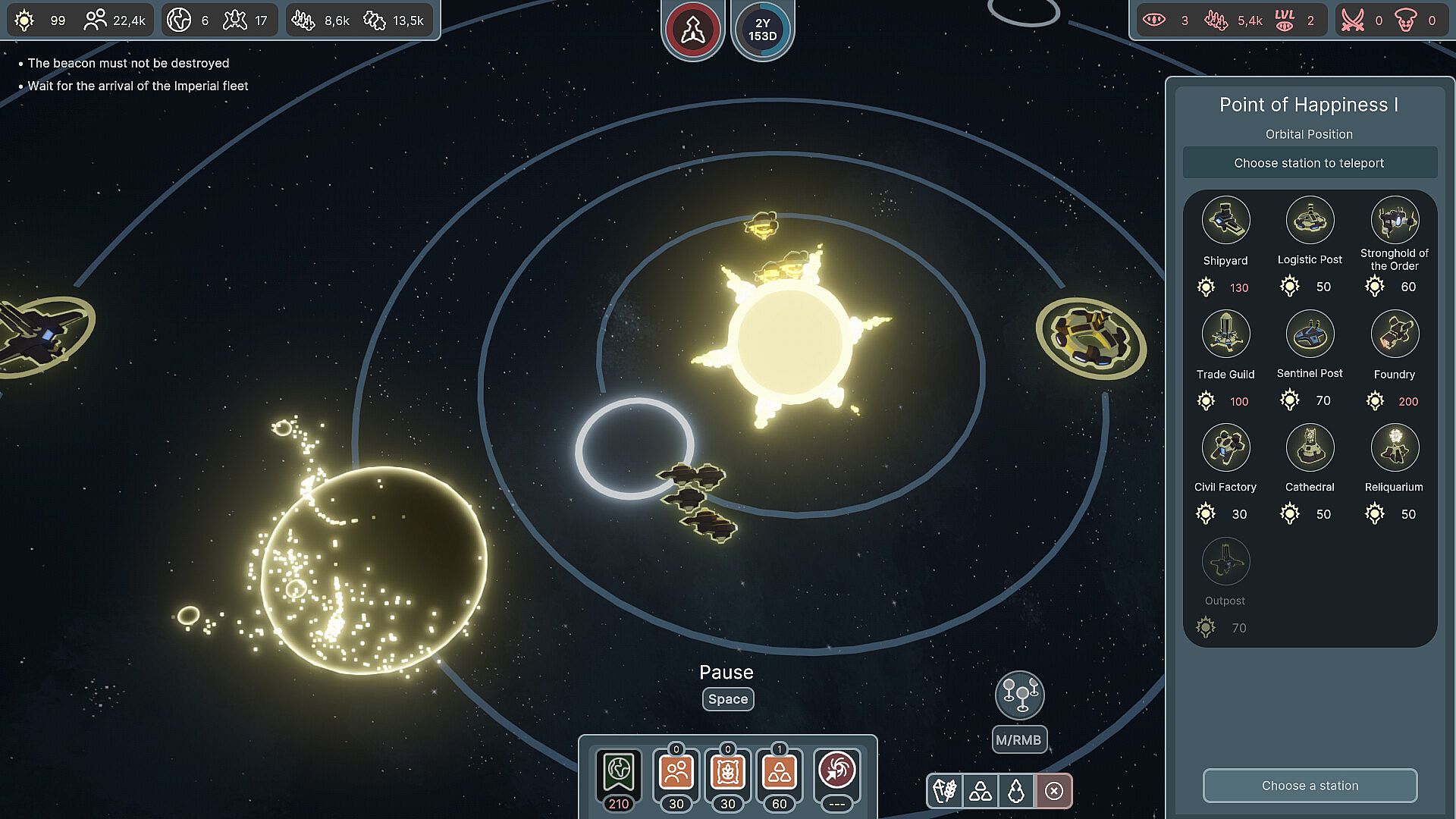Select the Trade Guild station
This screenshot has width=1456, height=819.
pyautogui.click(x=1225, y=334)
